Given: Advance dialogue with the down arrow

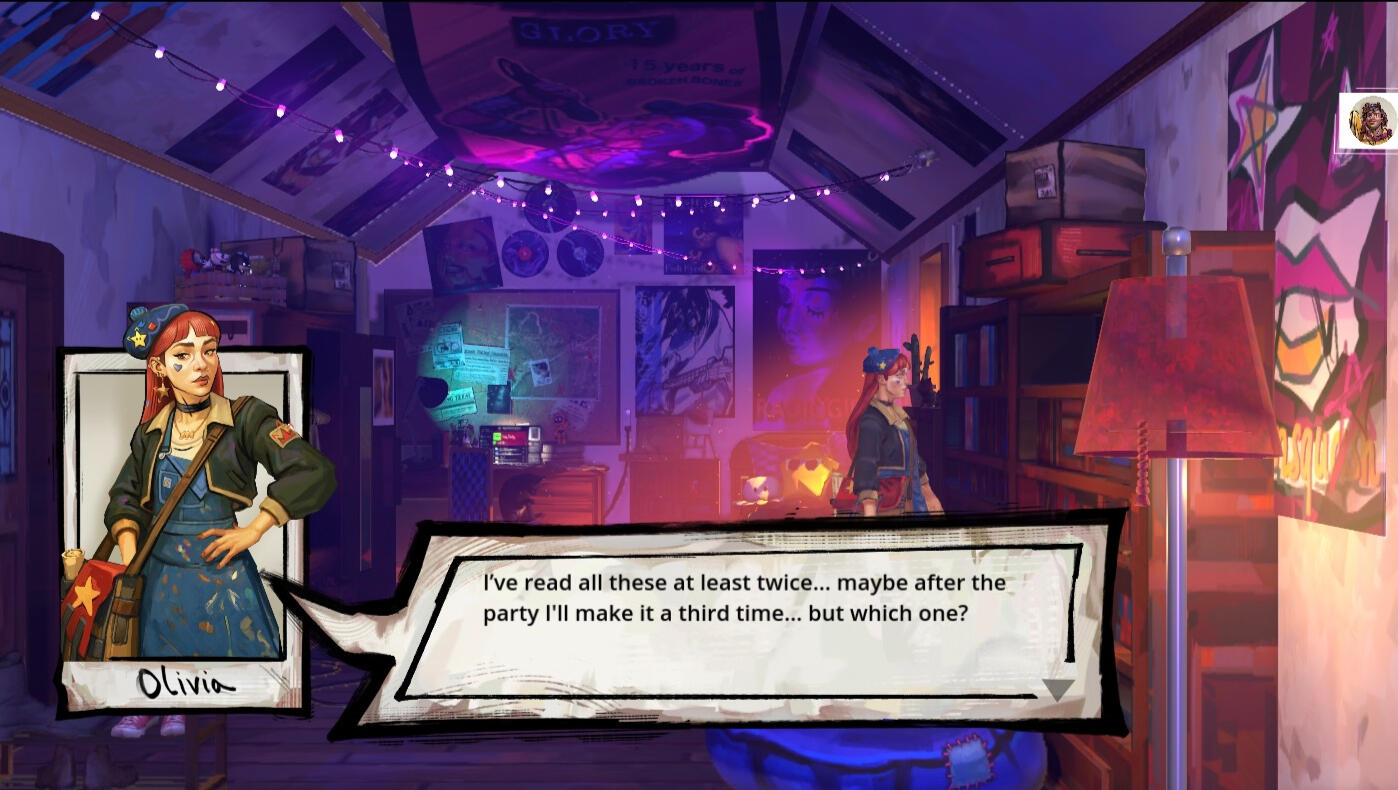Looking at the screenshot, I should [x=1057, y=689].
